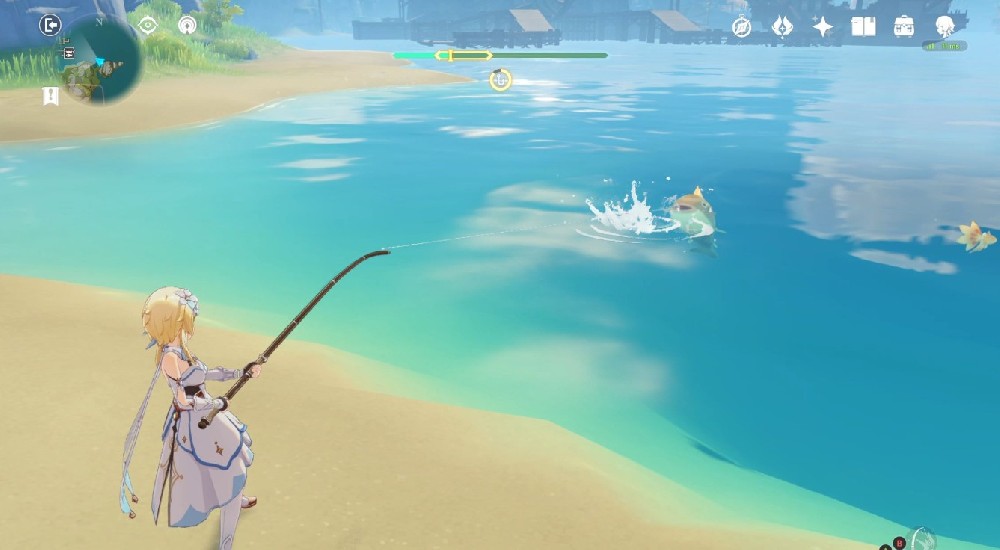Open the Adventurer Handbook book icon
This screenshot has width=1000, height=550.
[863, 27]
